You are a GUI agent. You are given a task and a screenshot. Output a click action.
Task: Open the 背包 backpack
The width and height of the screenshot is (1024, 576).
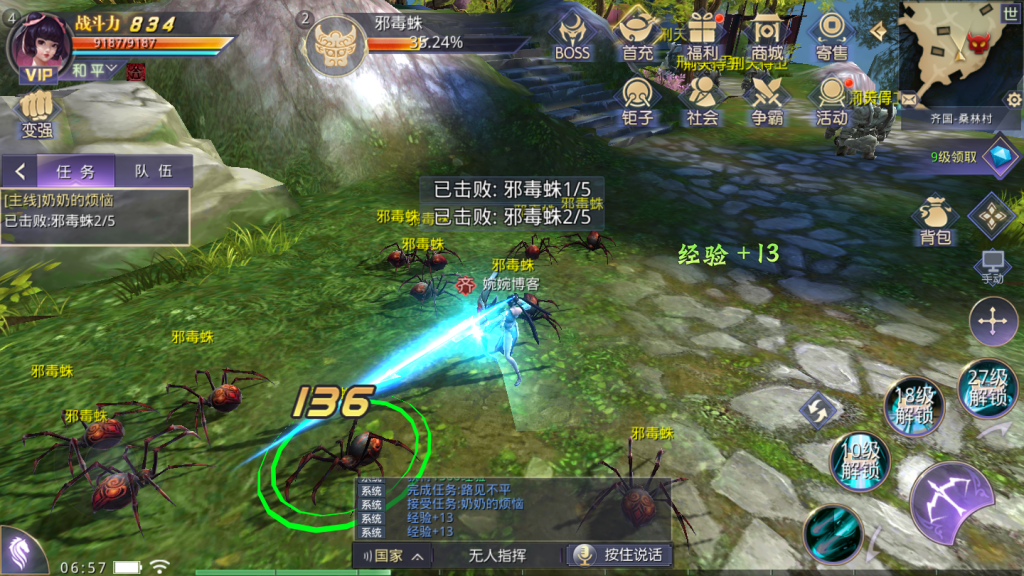pyautogui.click(x=935, y=221)
